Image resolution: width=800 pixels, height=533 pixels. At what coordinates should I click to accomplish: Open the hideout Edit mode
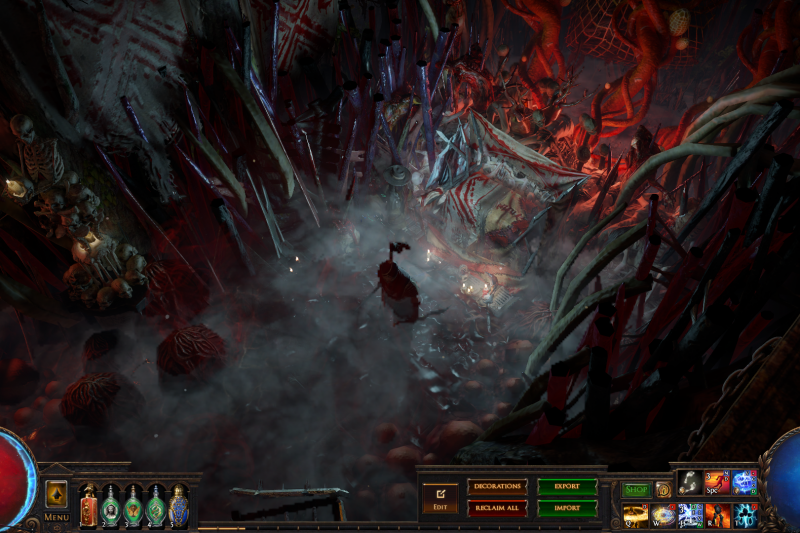pos(440,497)
